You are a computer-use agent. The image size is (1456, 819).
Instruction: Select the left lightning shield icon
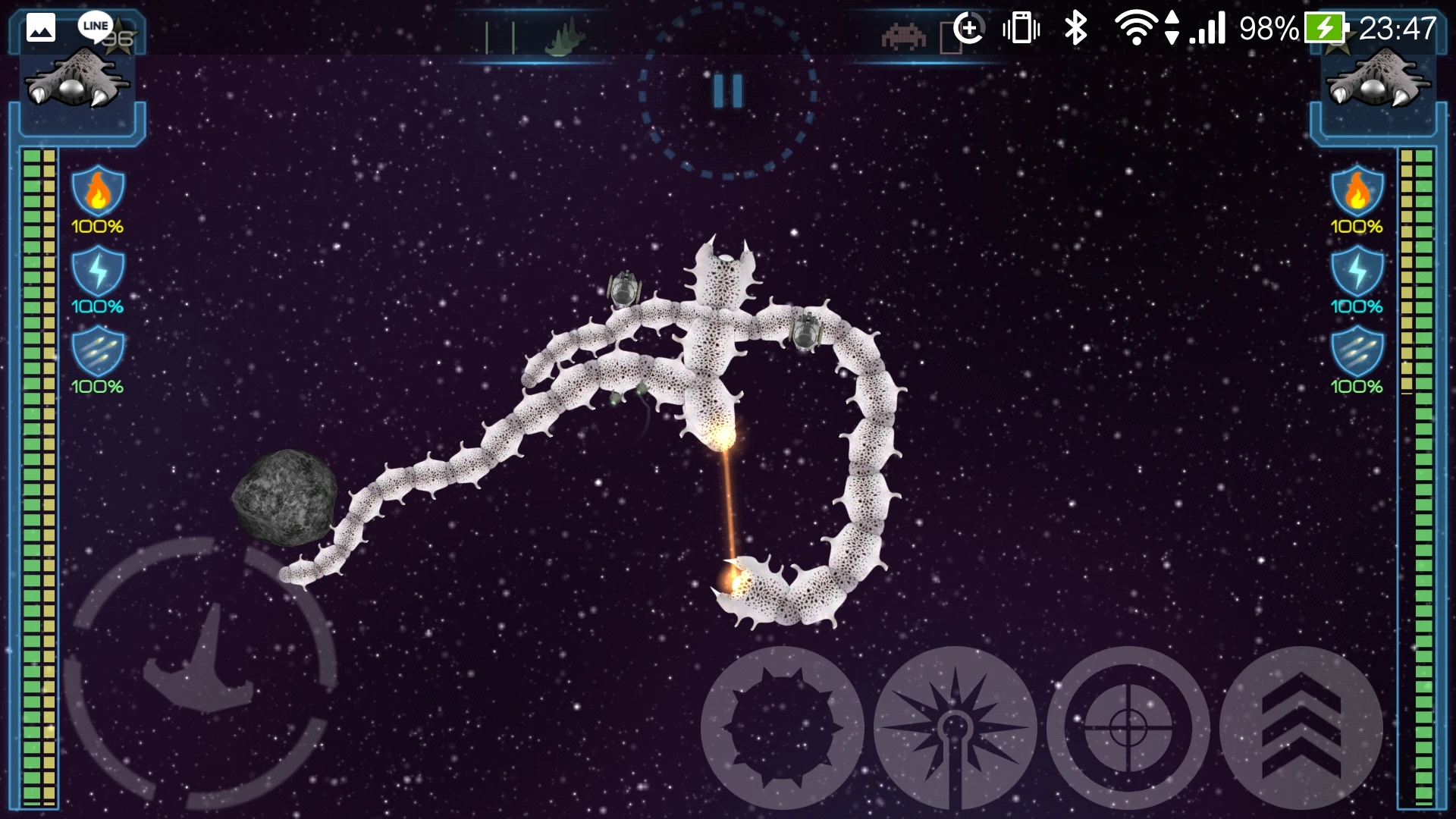pos(98,271)
